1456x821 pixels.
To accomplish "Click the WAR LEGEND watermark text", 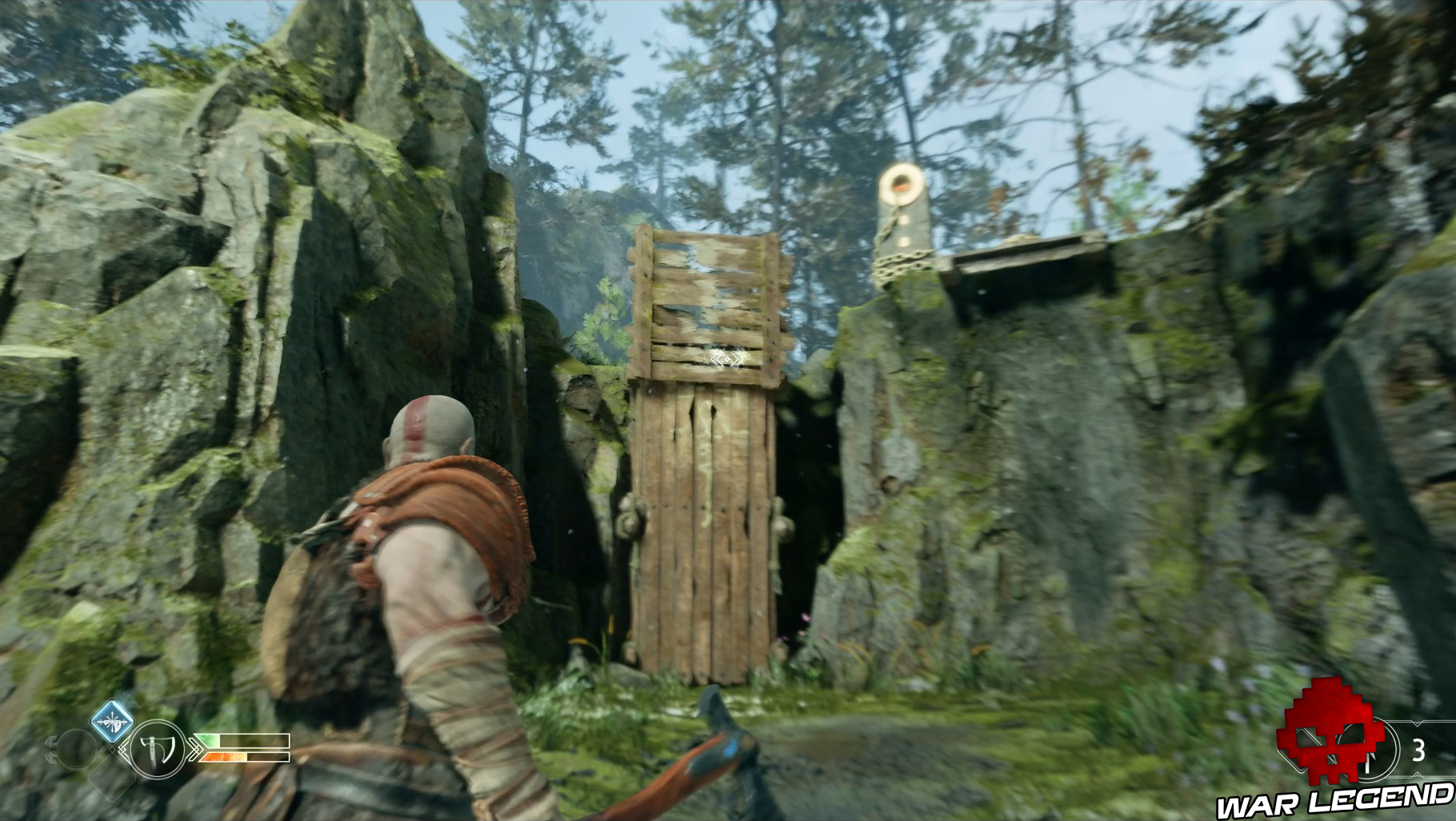I will (1343, 799).
